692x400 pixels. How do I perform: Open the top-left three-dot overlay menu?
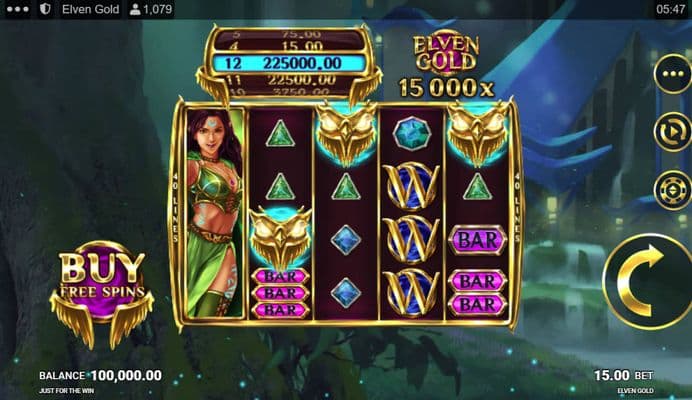(18, 9)
